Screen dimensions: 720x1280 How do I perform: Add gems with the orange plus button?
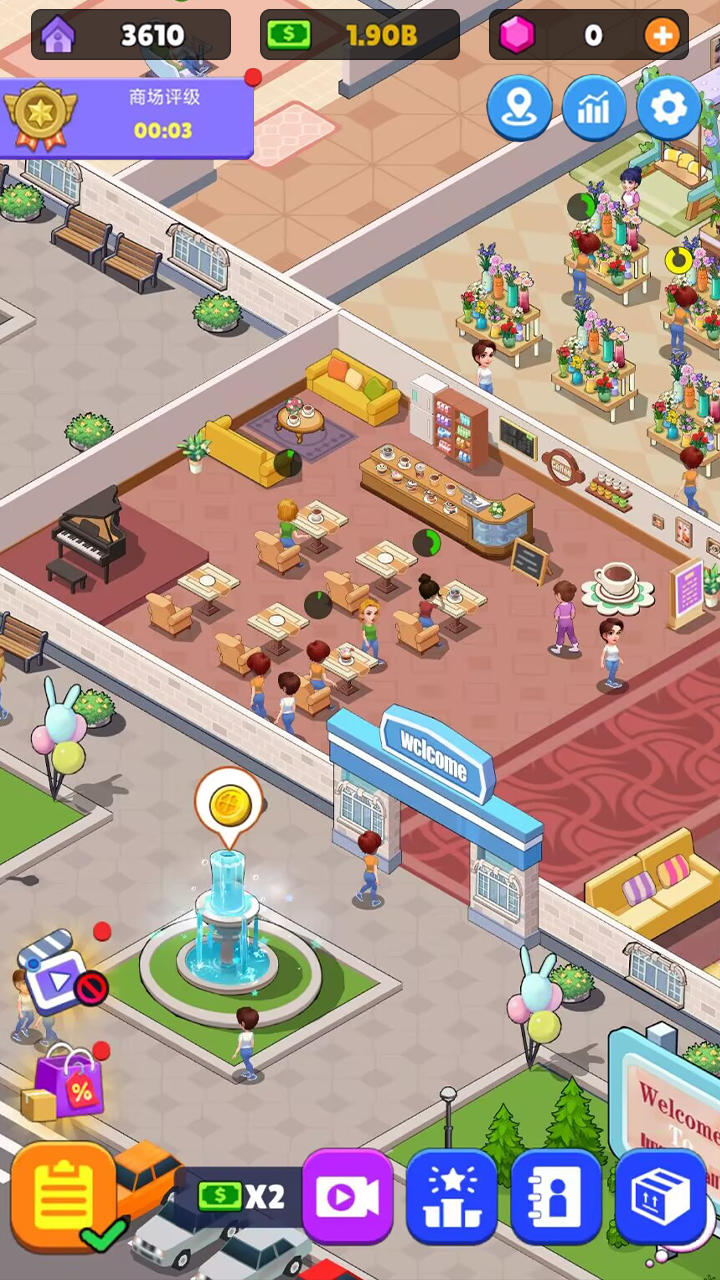[x=661, y=36]
